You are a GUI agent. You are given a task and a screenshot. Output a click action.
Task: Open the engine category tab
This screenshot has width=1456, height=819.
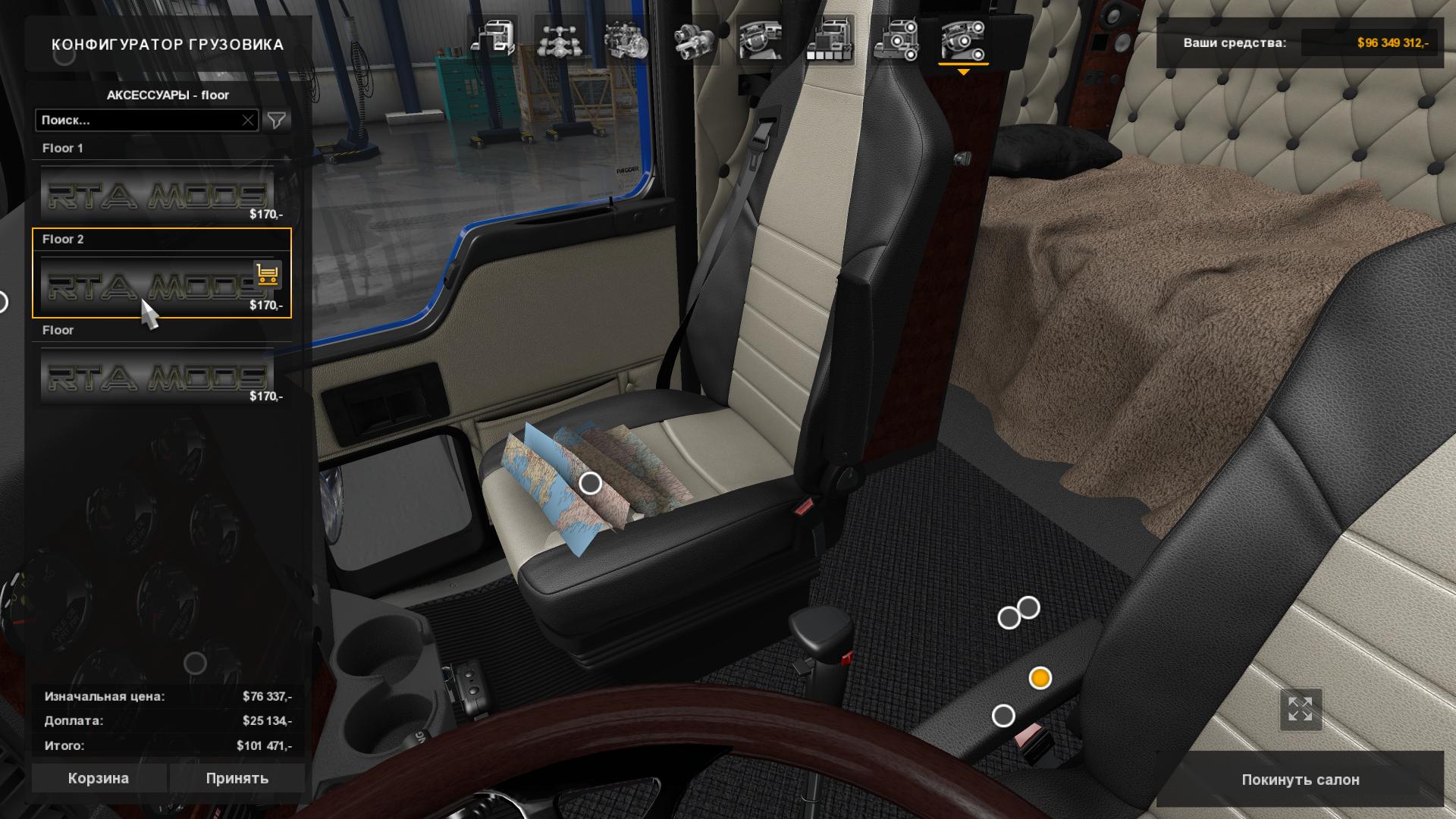[x=626, y=40]
